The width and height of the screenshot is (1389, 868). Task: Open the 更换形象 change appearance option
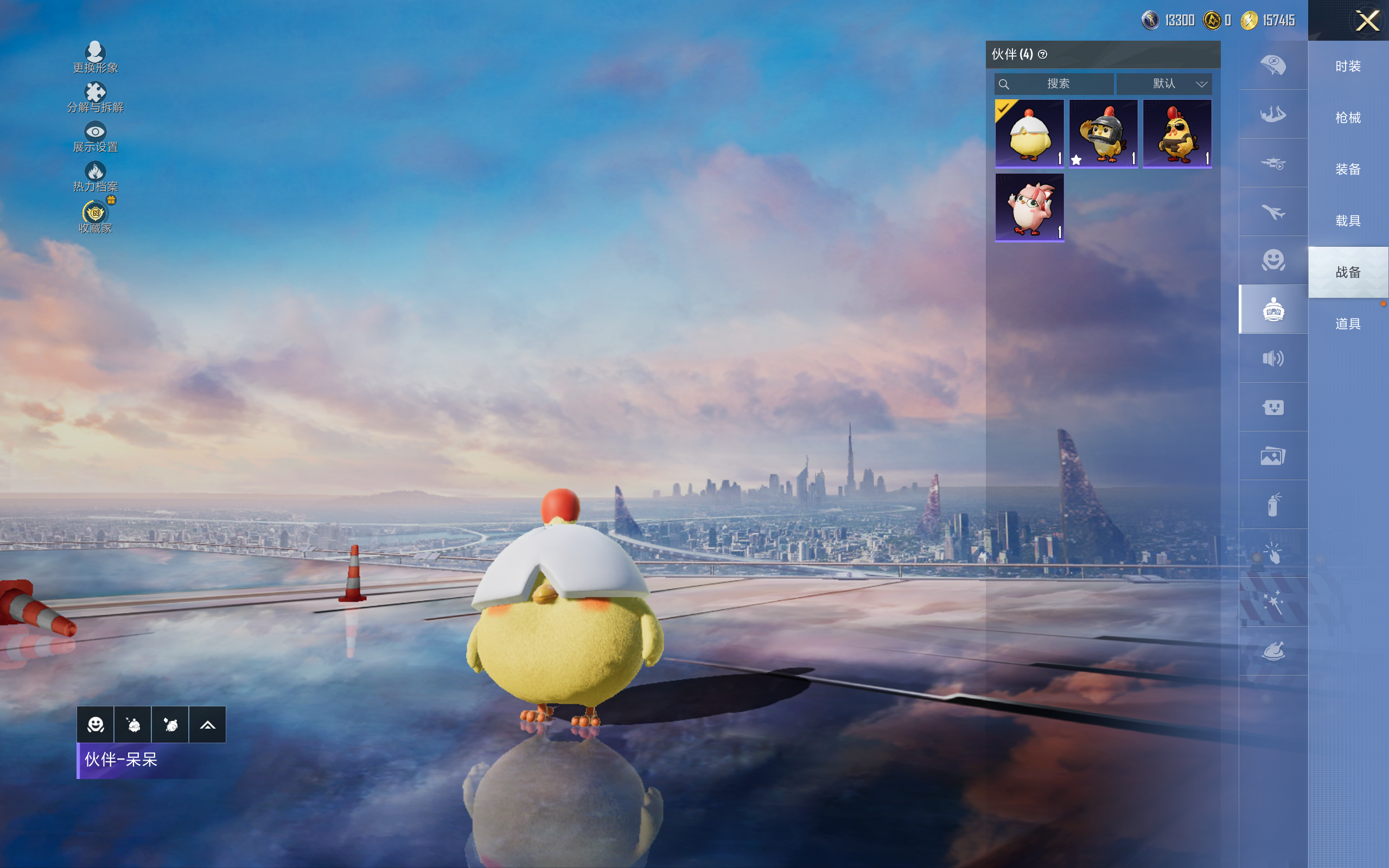pyautogui.click(x=95, y=58)
